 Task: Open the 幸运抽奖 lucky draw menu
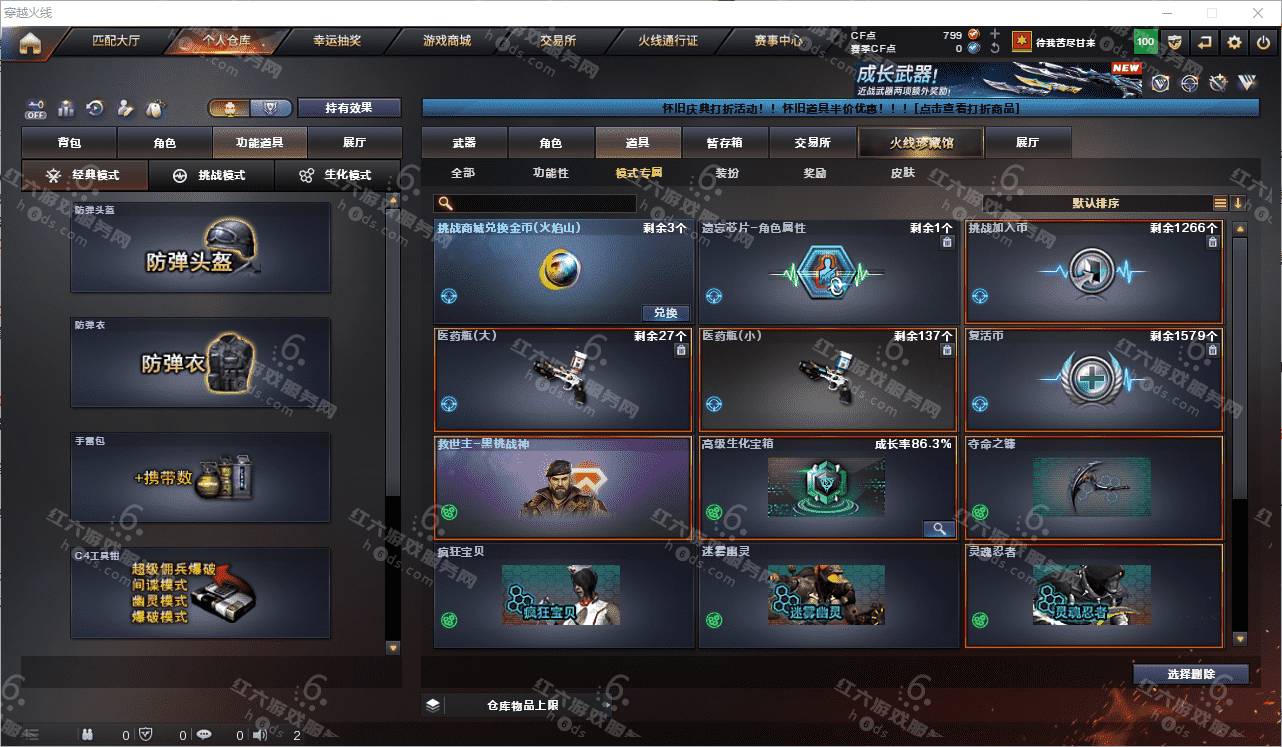pyautogui.click(x=337, y=41)
